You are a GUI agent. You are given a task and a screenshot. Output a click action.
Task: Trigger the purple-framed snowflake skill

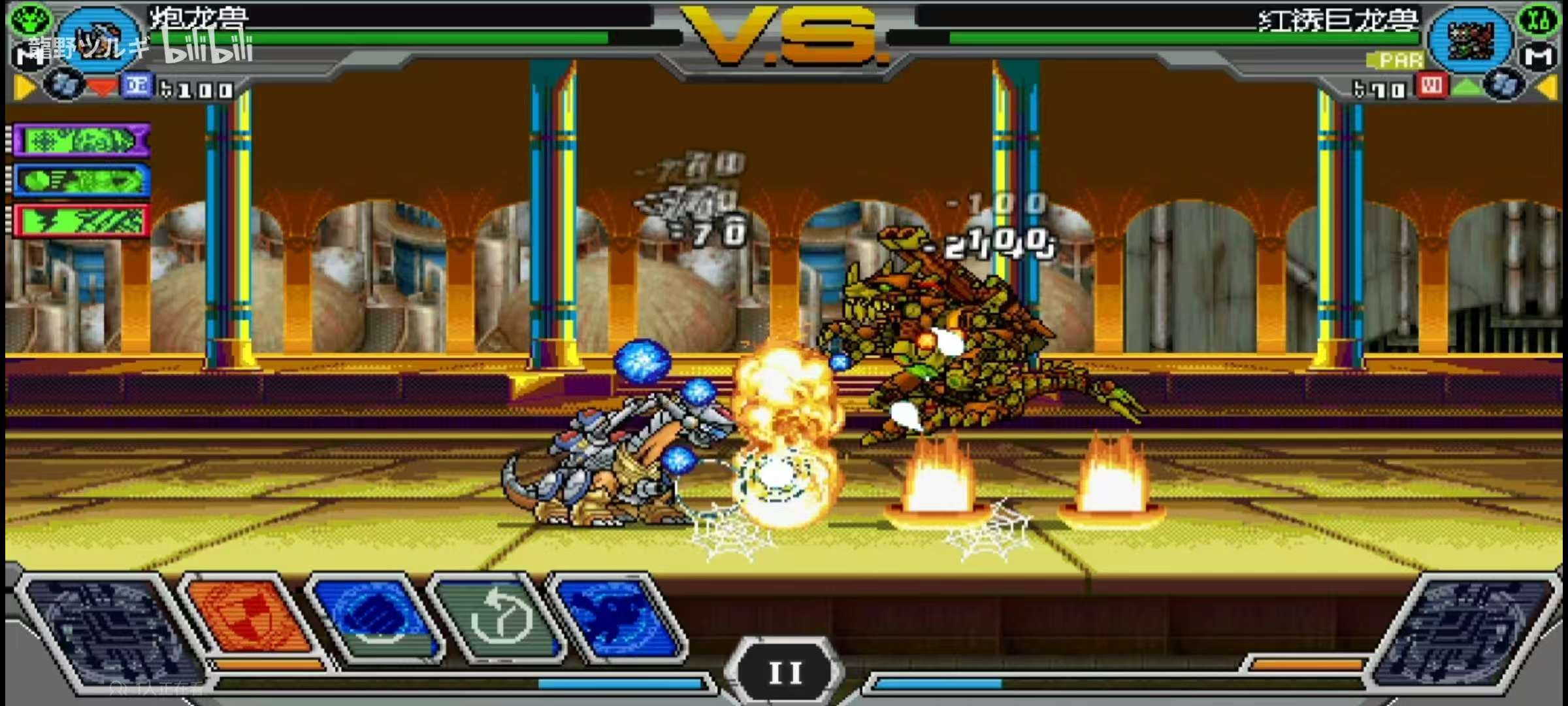[81, 141]
